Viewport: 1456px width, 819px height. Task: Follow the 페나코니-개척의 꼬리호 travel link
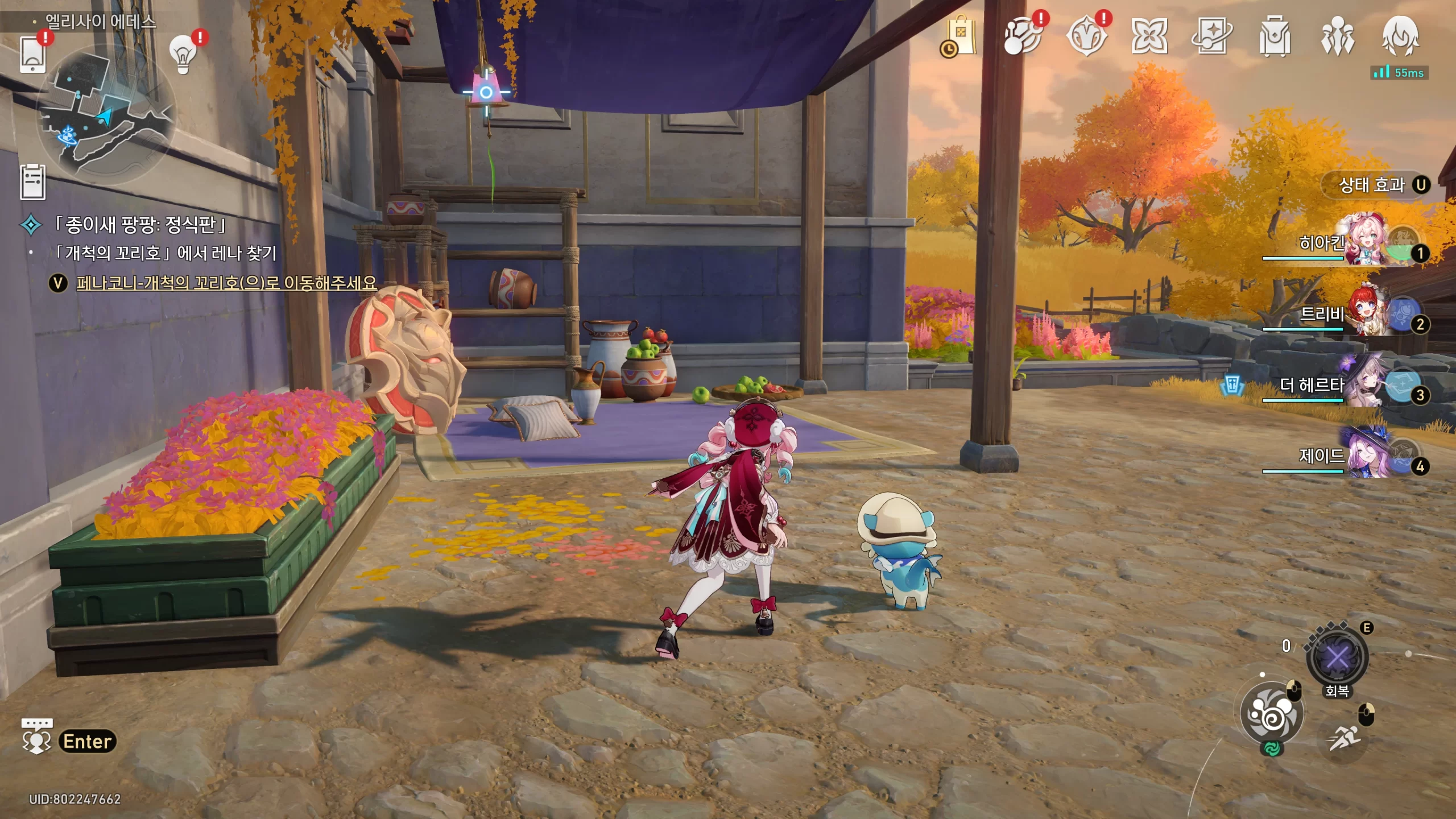click(226, 283)
